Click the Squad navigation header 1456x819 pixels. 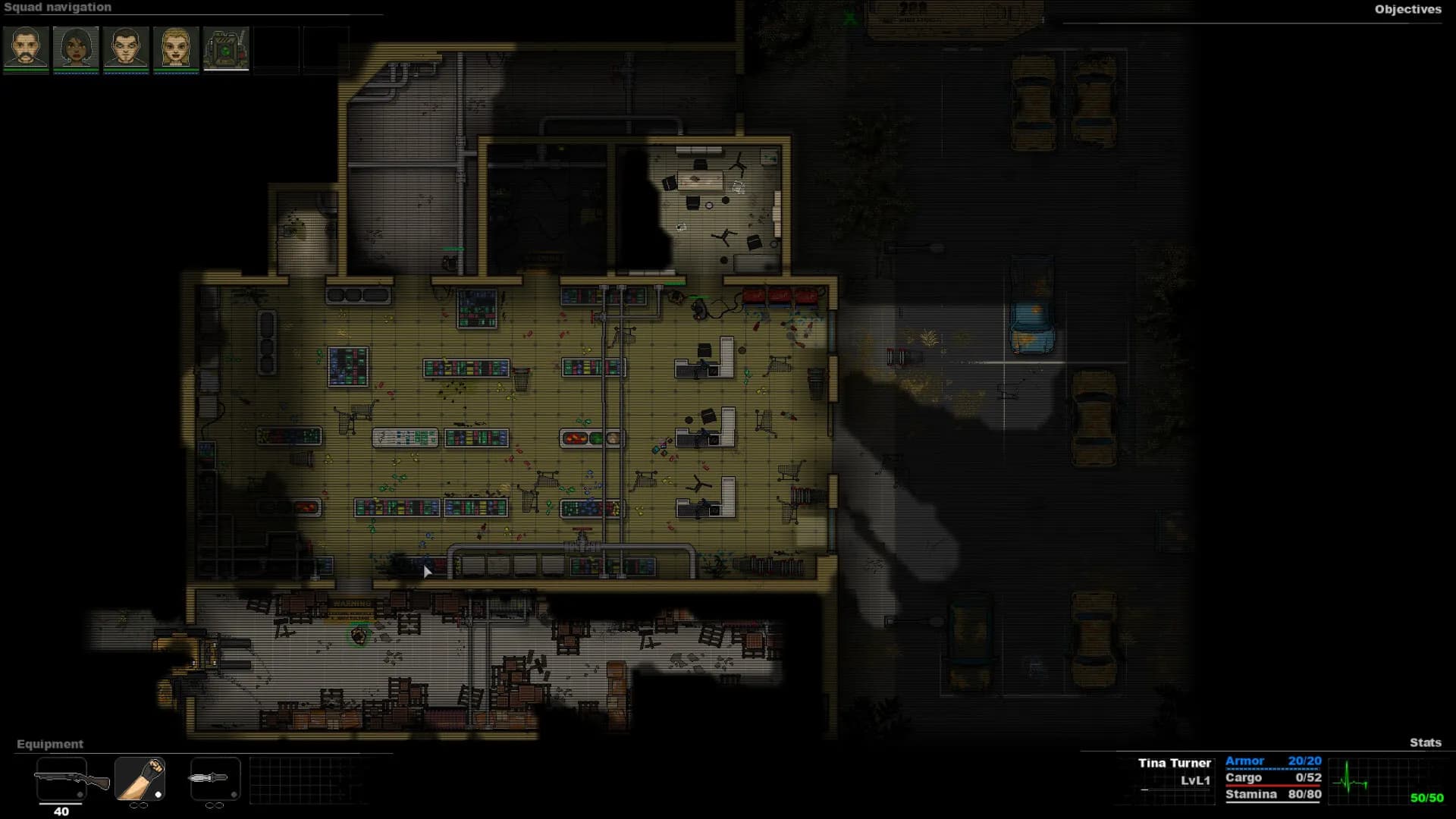(57, 7)
